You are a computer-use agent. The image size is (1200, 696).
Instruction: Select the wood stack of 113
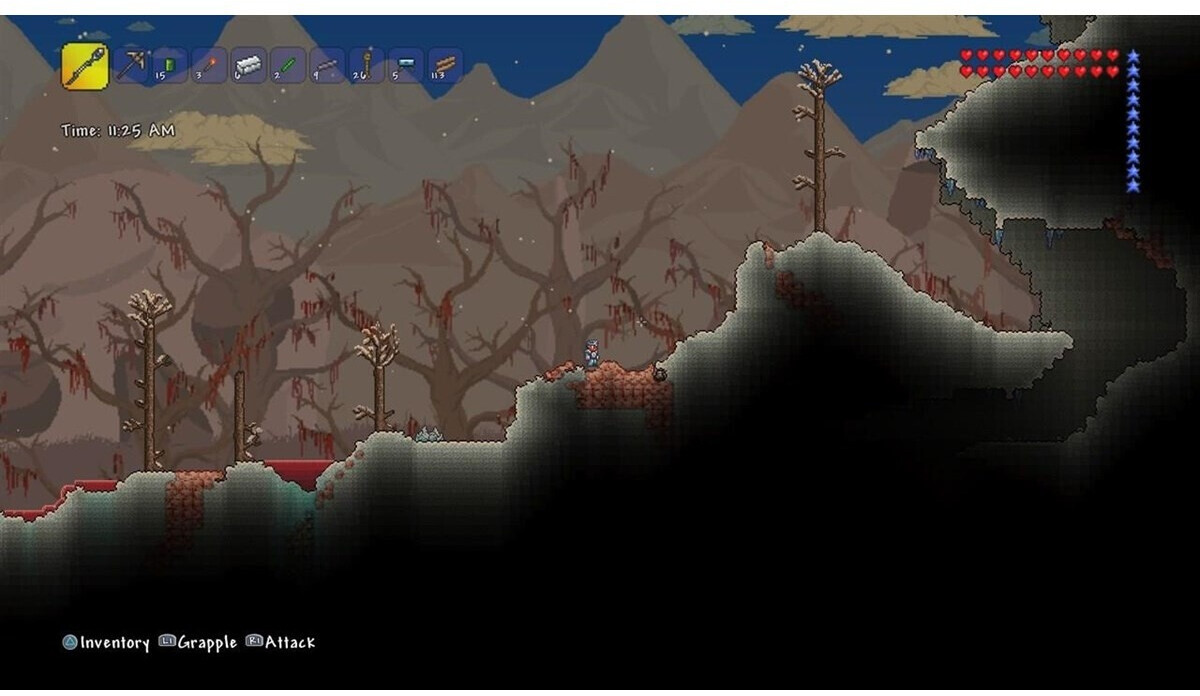click(445, 66)
